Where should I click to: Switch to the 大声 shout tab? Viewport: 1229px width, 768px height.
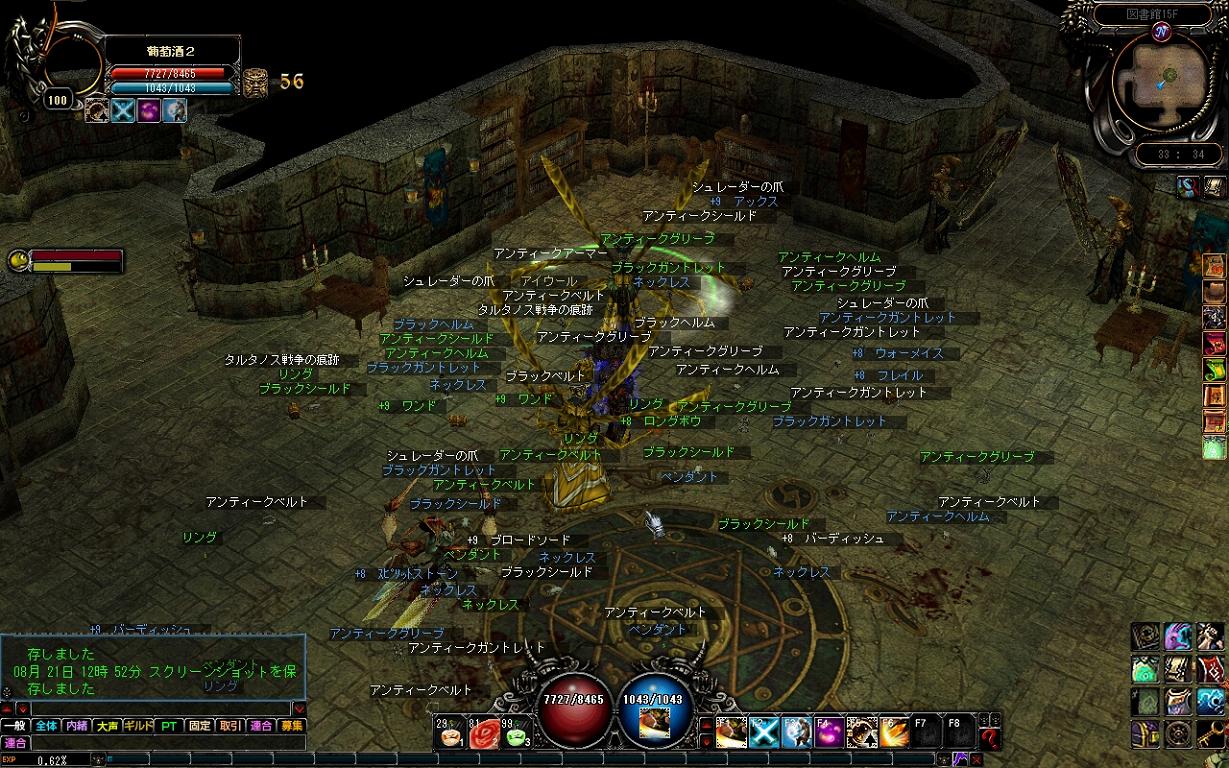tap(107, 726)
